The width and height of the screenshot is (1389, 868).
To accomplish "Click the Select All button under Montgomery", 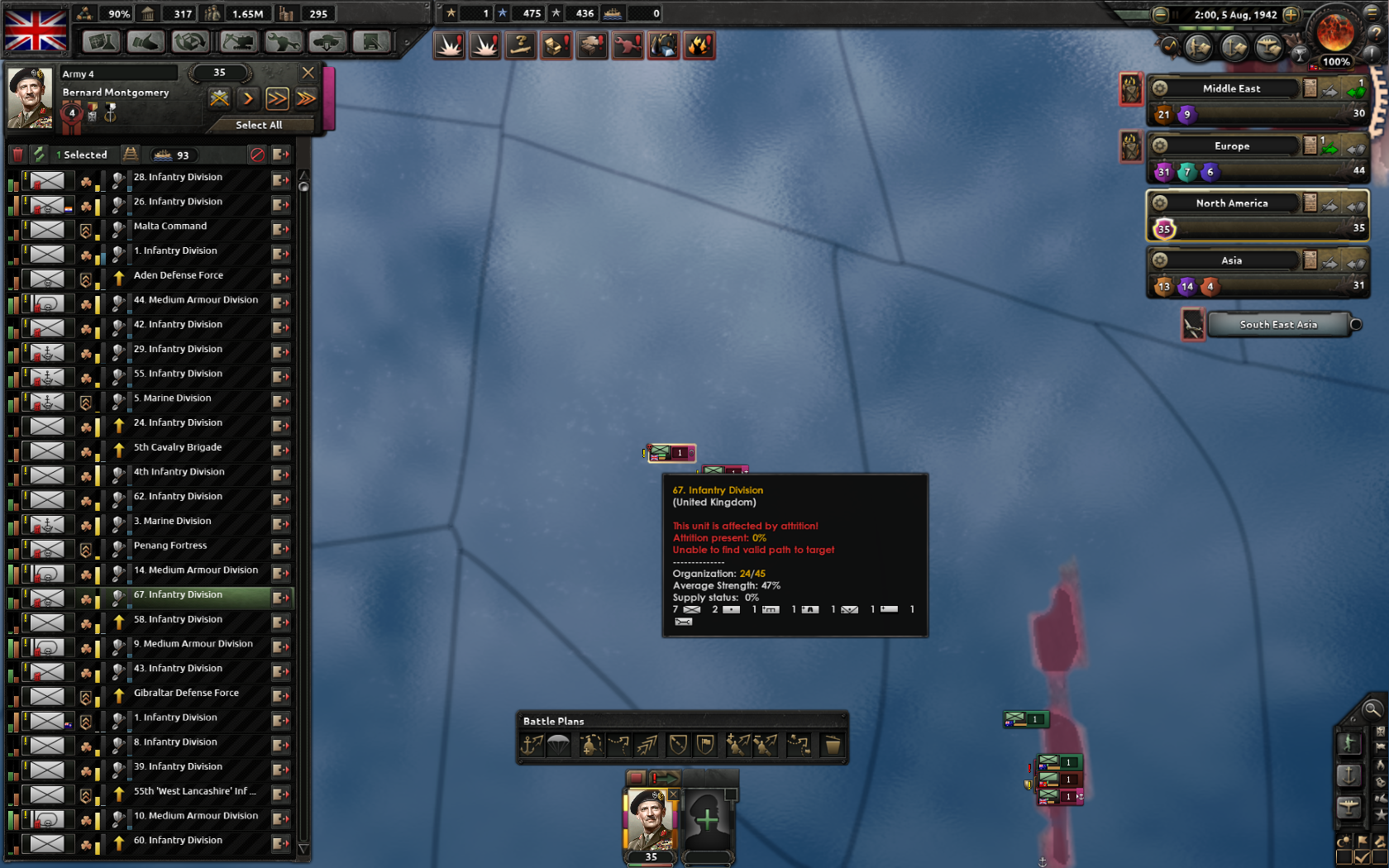I will tap(260, 125).
